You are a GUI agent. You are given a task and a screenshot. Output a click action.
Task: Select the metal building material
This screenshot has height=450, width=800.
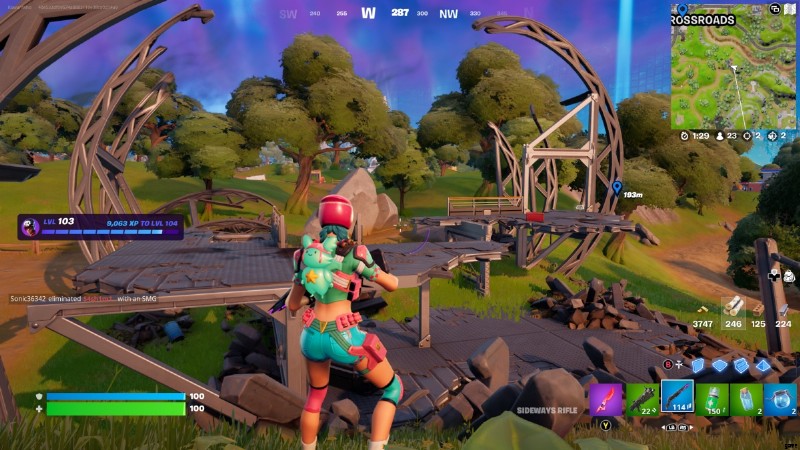click(x=783, y=308)
